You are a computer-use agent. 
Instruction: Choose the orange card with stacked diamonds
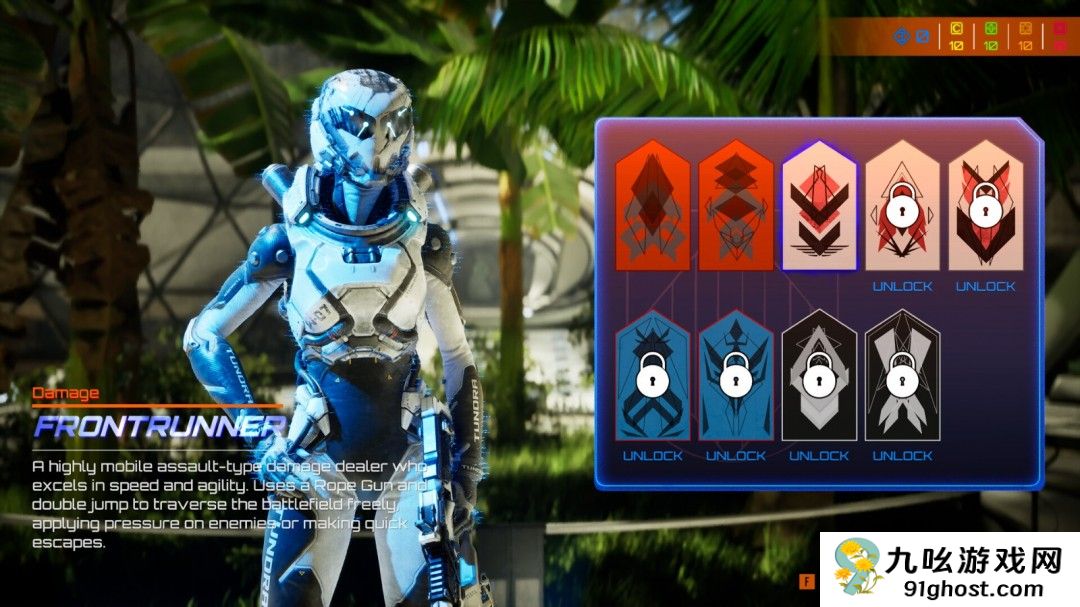click(x=736, y=206)
